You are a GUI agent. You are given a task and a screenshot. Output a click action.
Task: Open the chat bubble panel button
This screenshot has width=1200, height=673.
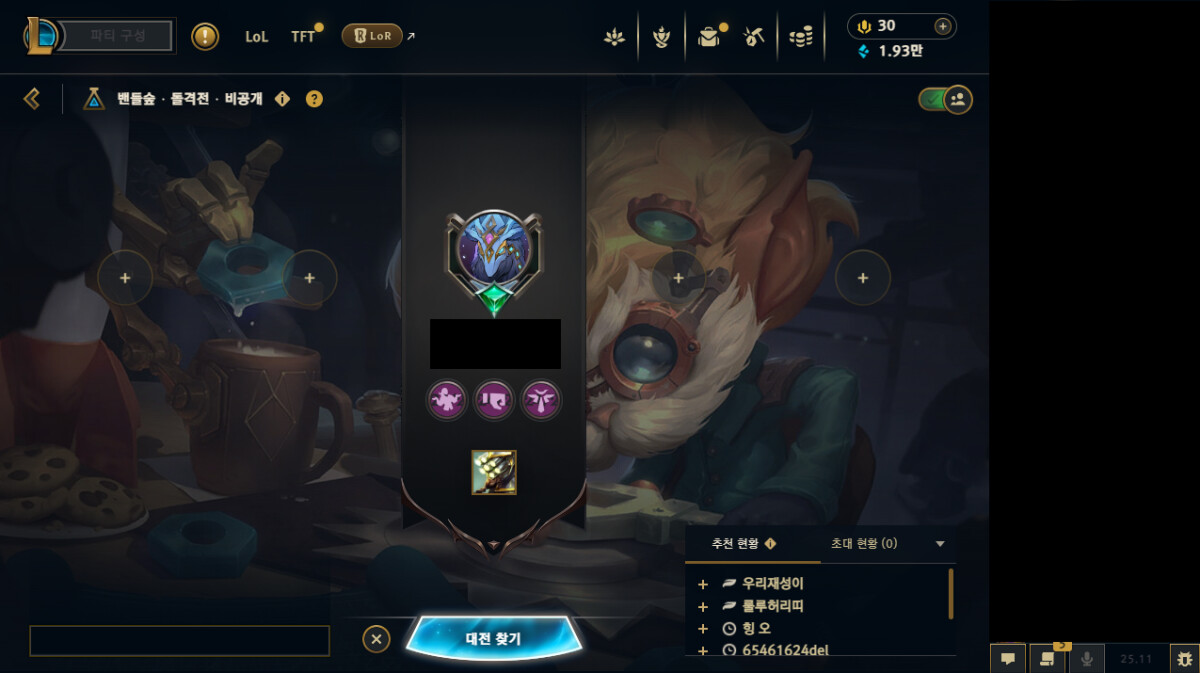tap(1008, 659)
